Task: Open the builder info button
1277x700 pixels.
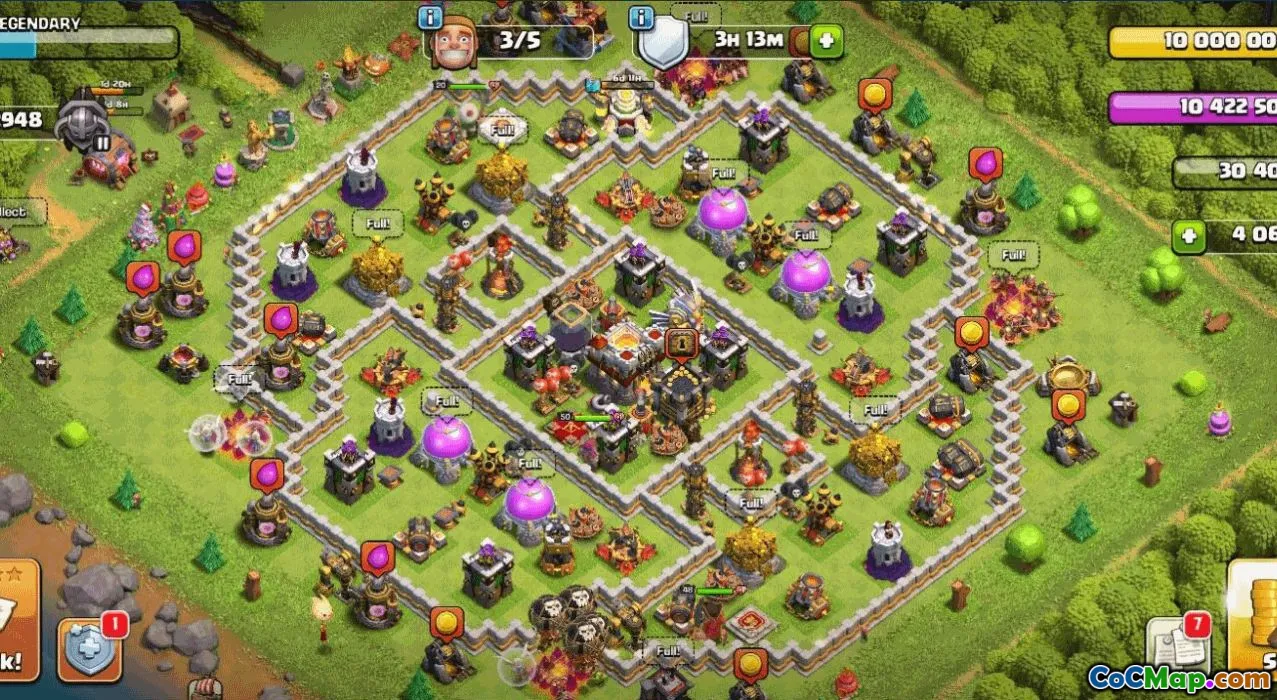Action: [431, 18]
